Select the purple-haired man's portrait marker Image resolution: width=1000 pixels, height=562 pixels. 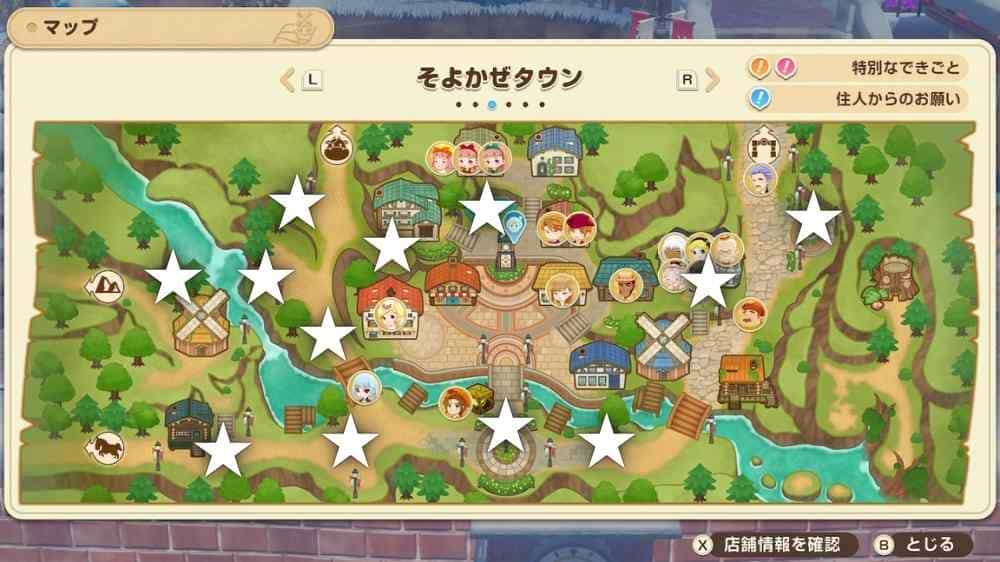point(761,179)
